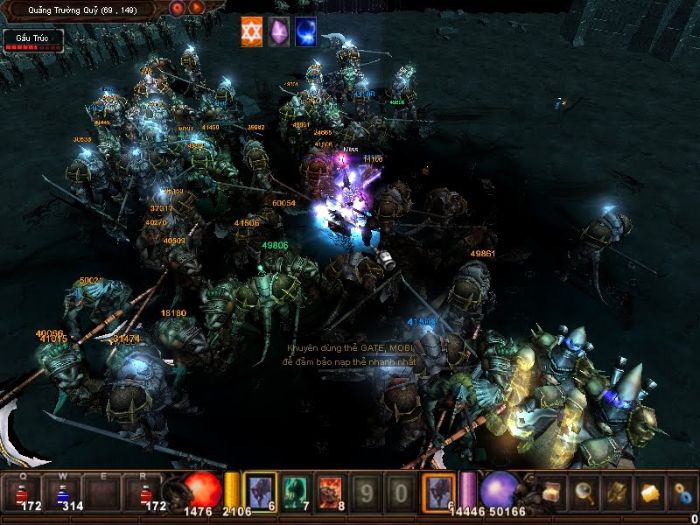The image size is (700, 525).
Task: Select the Gấu Trúc pet frame
Action: tap(32, 40)
